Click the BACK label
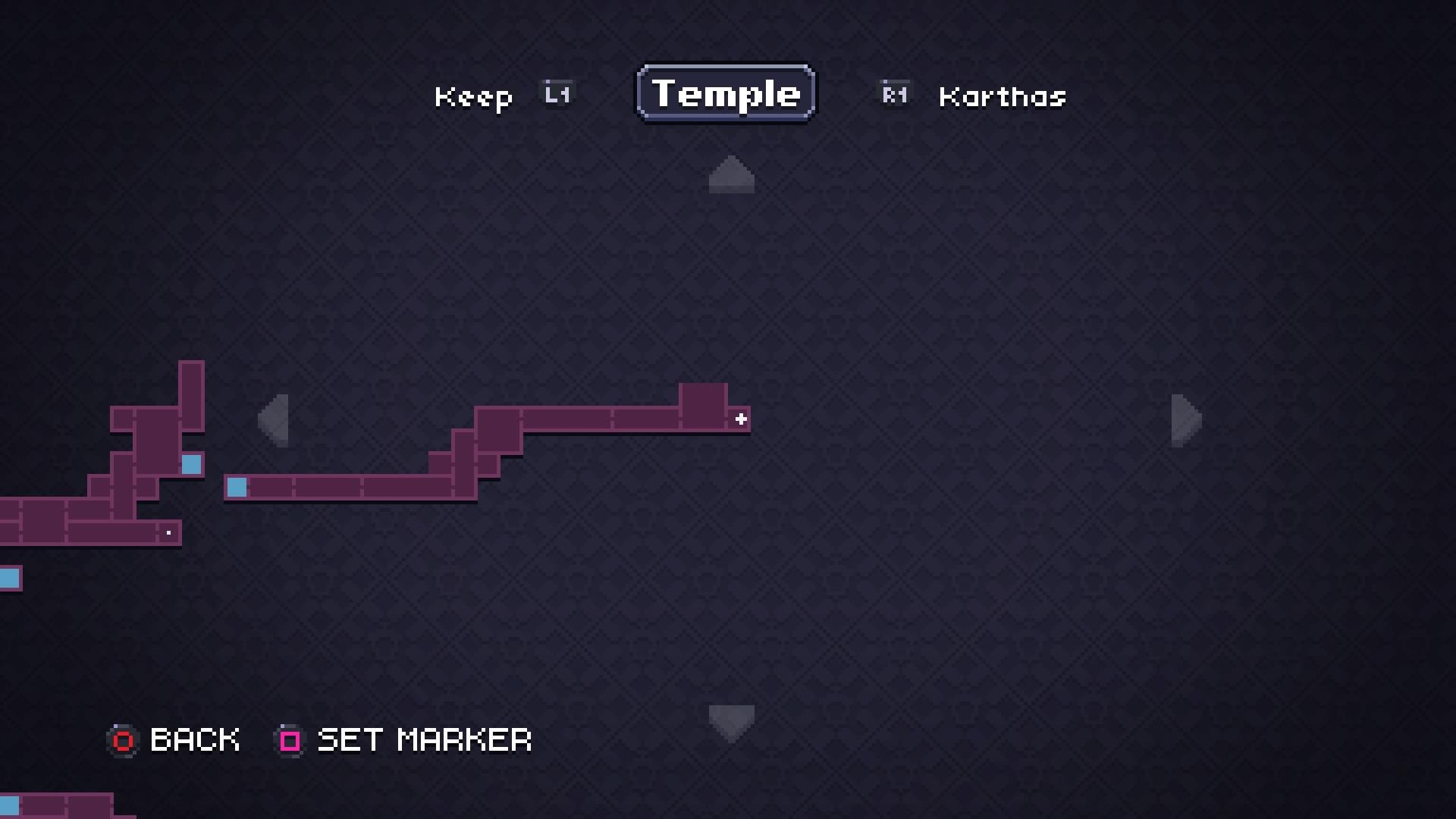Viewport: 1456px width, 819px height. pyautogui.click(x=194, y=740)
